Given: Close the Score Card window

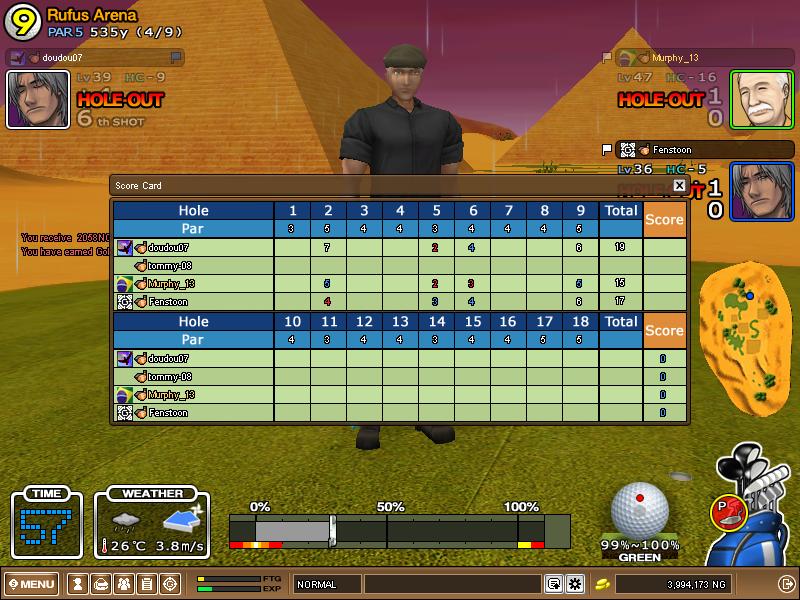Looking at the screenshot, I should coord(679,185).
